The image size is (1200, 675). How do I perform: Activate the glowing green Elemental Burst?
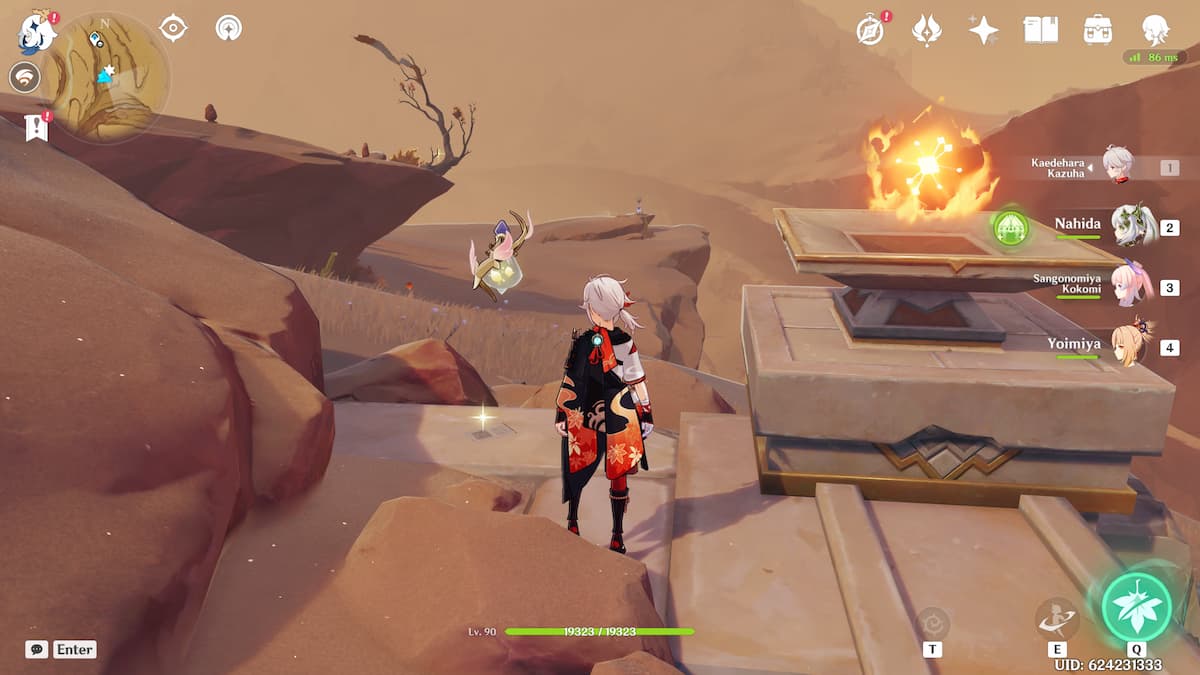[1136, 606]
